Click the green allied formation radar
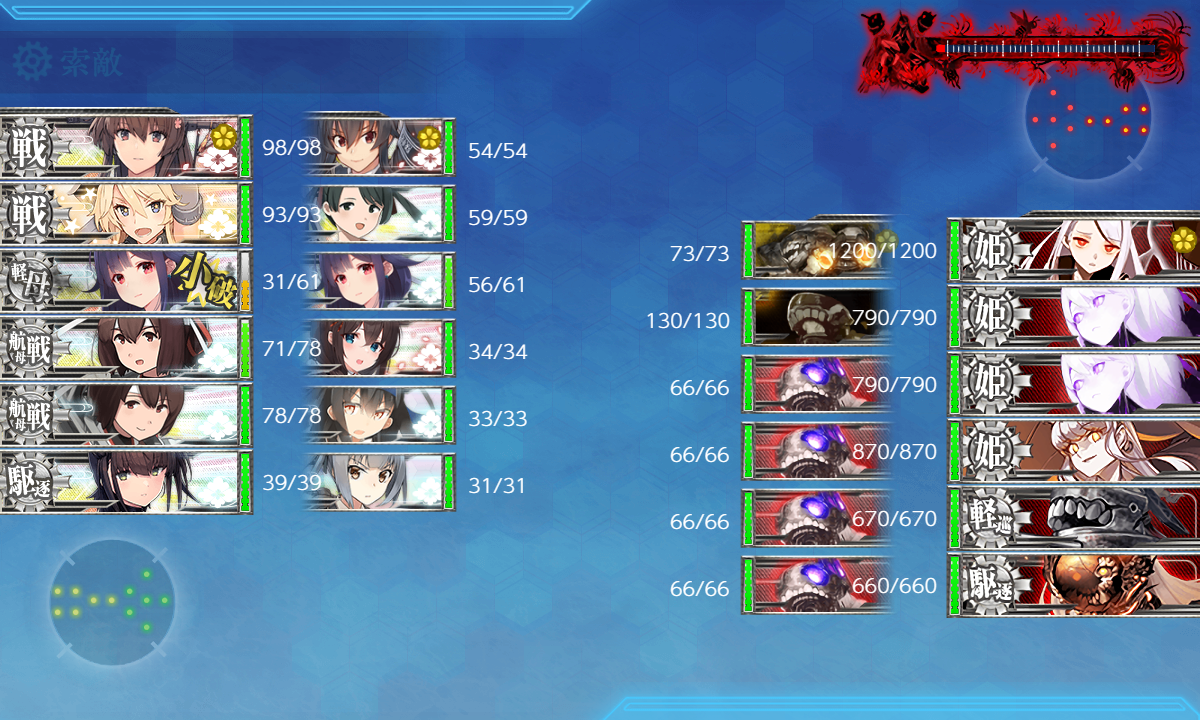The height and width of the screenshot is (720, 1200). point(112,601)
